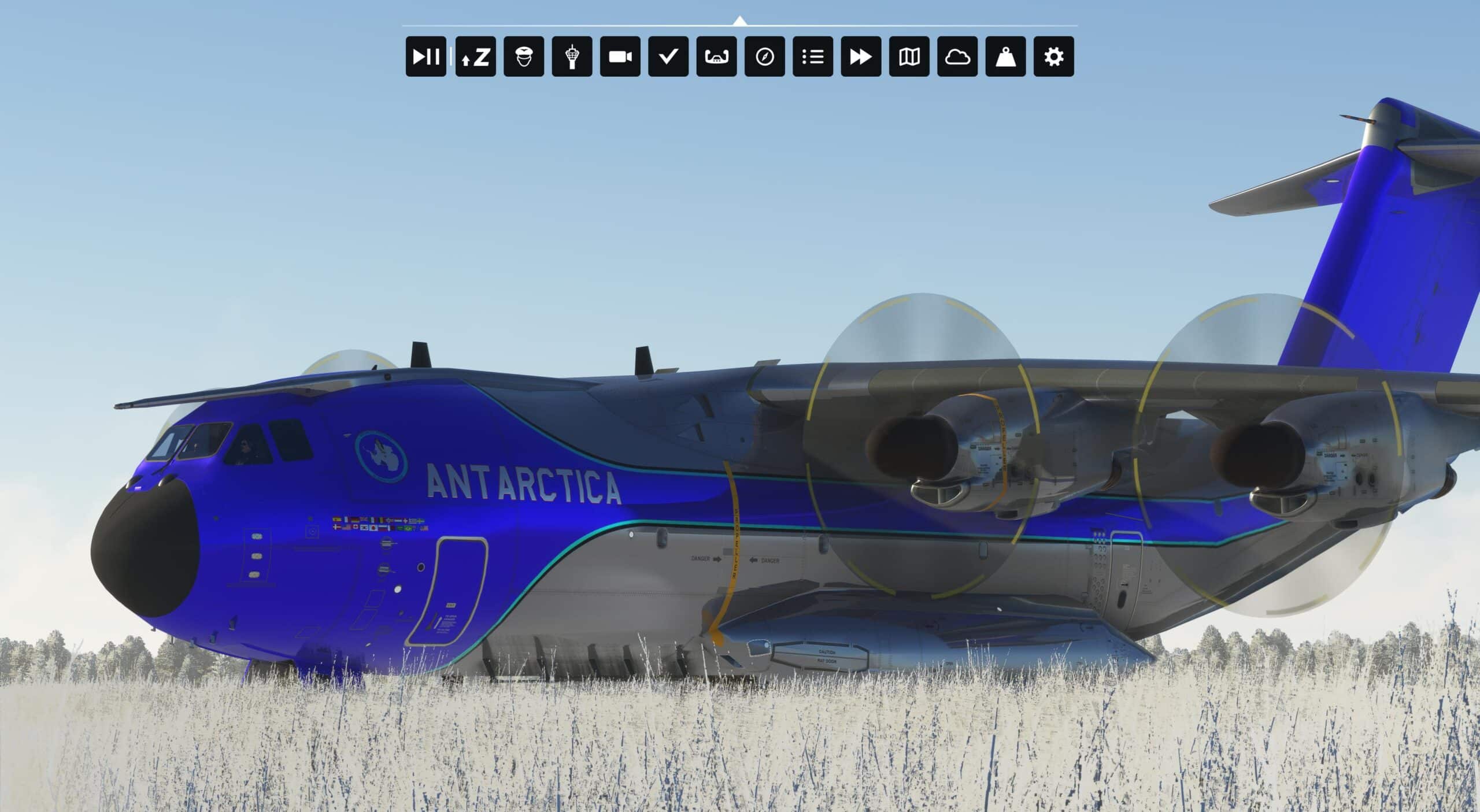The image size is (1480, 812).
Task: Open the folded map panel
Action: tap(909, 57)
